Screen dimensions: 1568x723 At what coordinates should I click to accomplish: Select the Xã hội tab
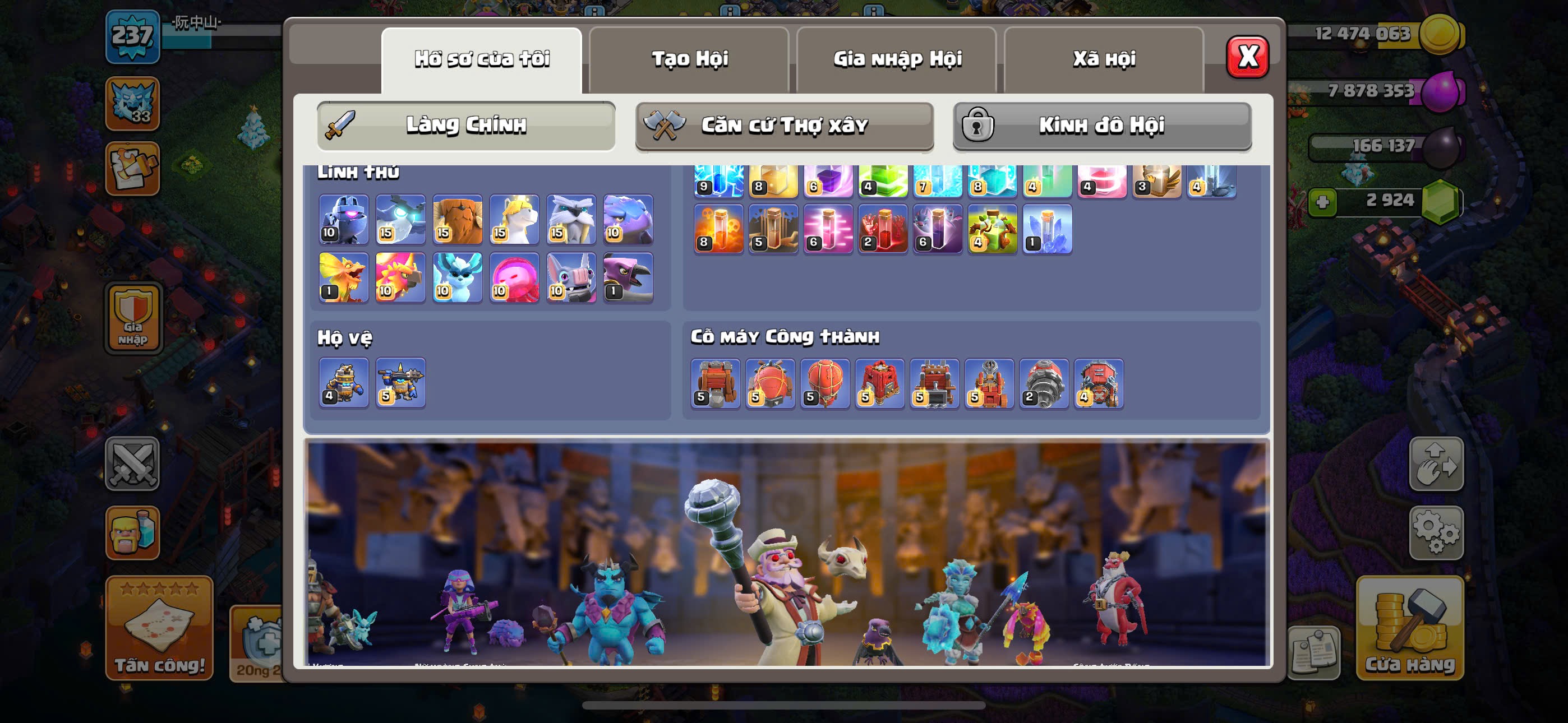click(1104, 59)
